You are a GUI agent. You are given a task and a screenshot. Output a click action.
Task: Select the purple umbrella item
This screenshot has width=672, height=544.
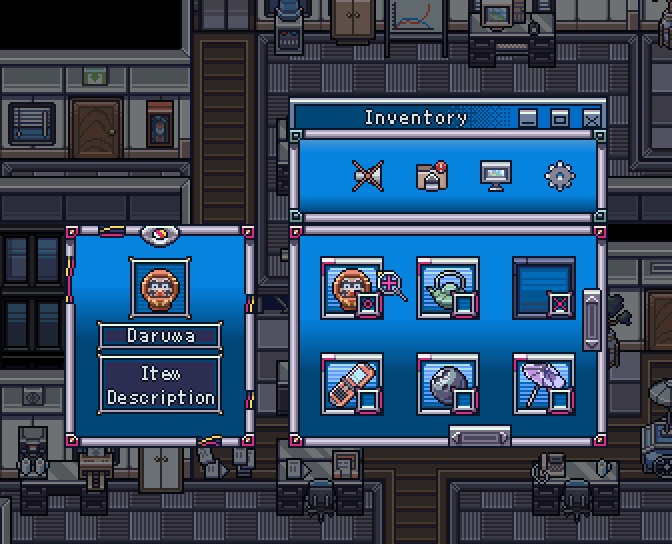coord(543,383)
